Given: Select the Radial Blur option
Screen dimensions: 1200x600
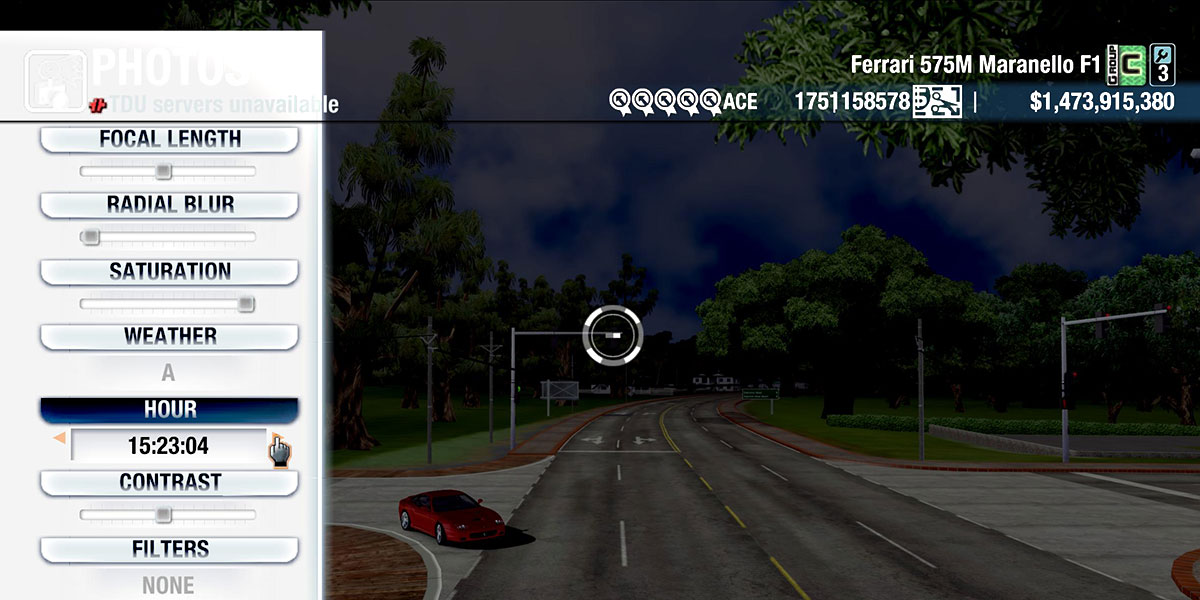Looking at the screenshot, I should pyautogui.click(x=169, y=205).
